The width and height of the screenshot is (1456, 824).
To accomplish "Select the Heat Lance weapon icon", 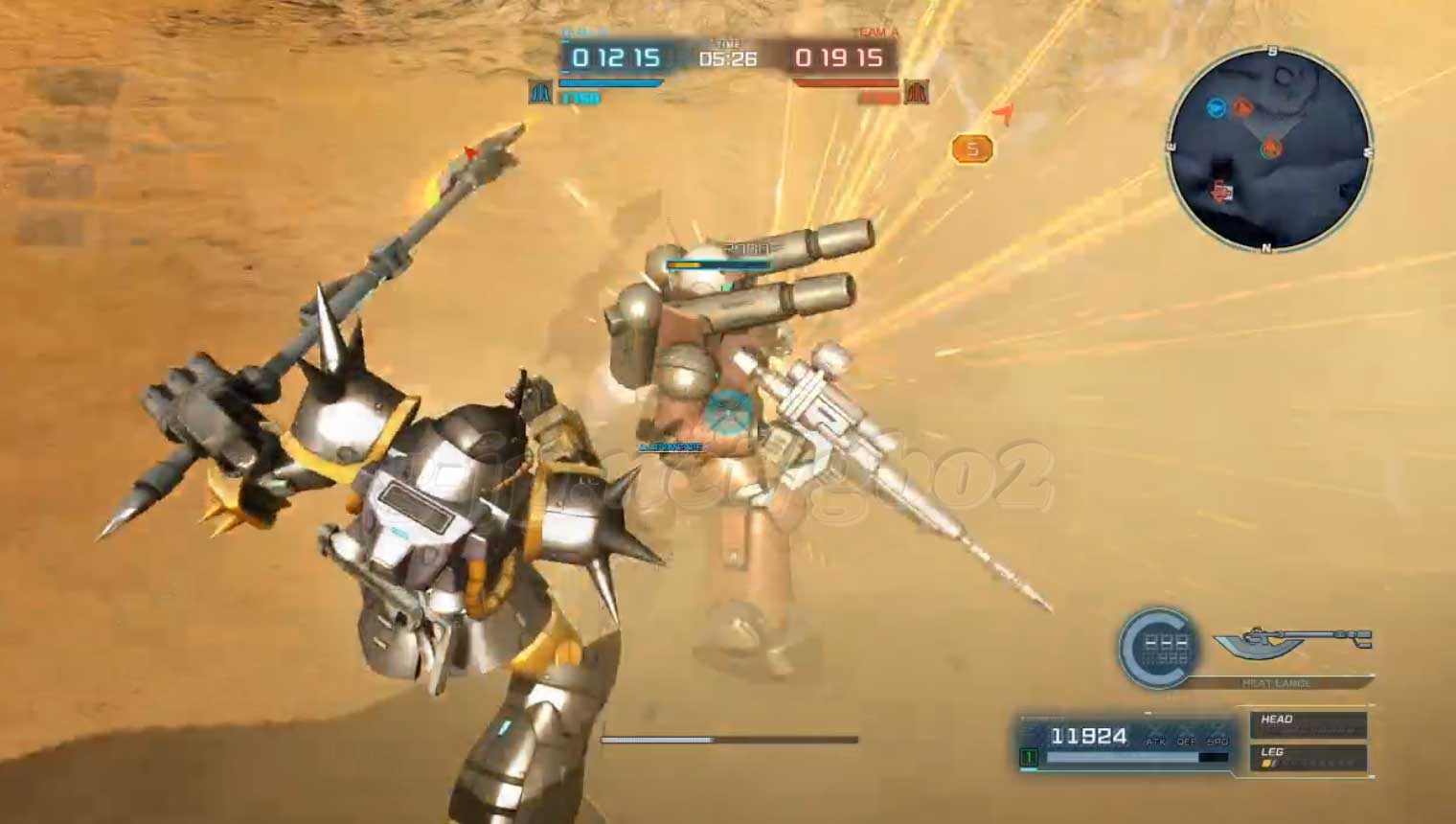I will click(1293, 640).
